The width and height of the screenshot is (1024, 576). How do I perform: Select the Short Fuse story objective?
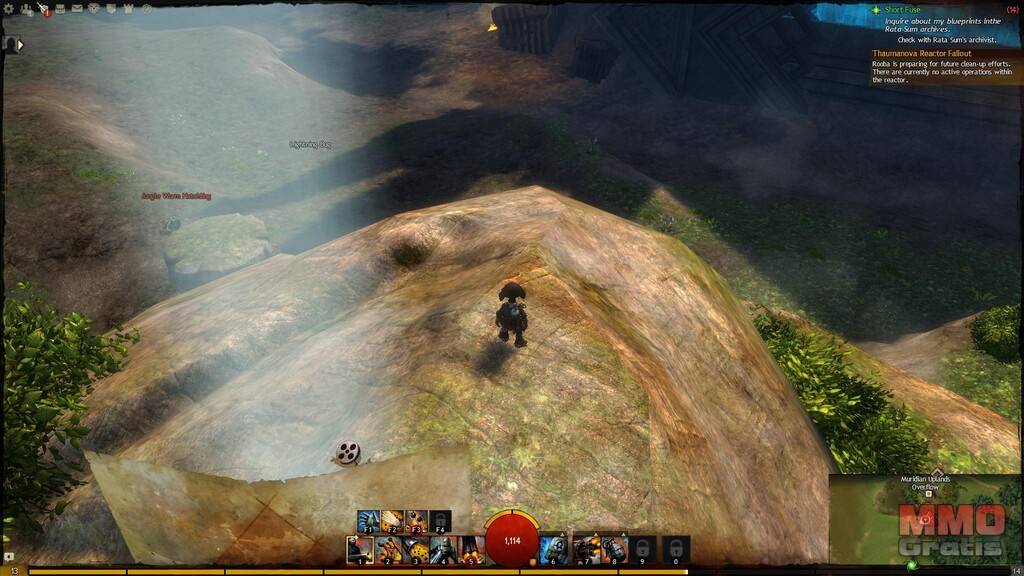click(900, 9)
